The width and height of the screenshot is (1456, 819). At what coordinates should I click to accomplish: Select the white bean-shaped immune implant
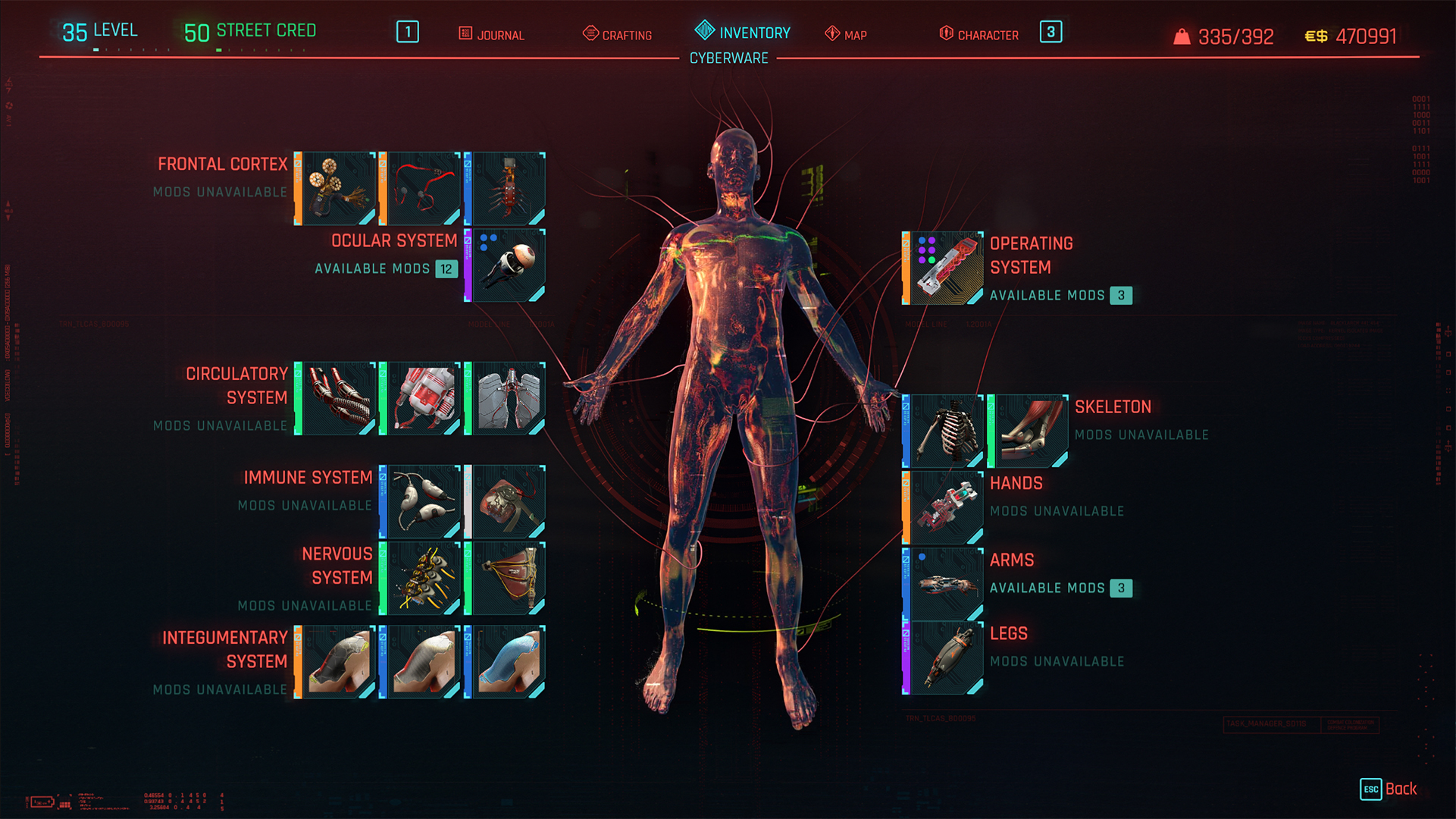[421, 501]
